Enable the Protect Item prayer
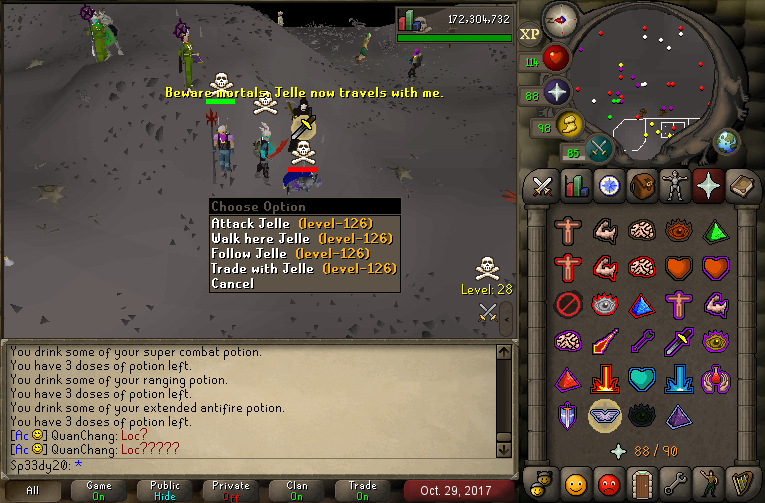This screenshot has width=765, height=503. point(568,304)
